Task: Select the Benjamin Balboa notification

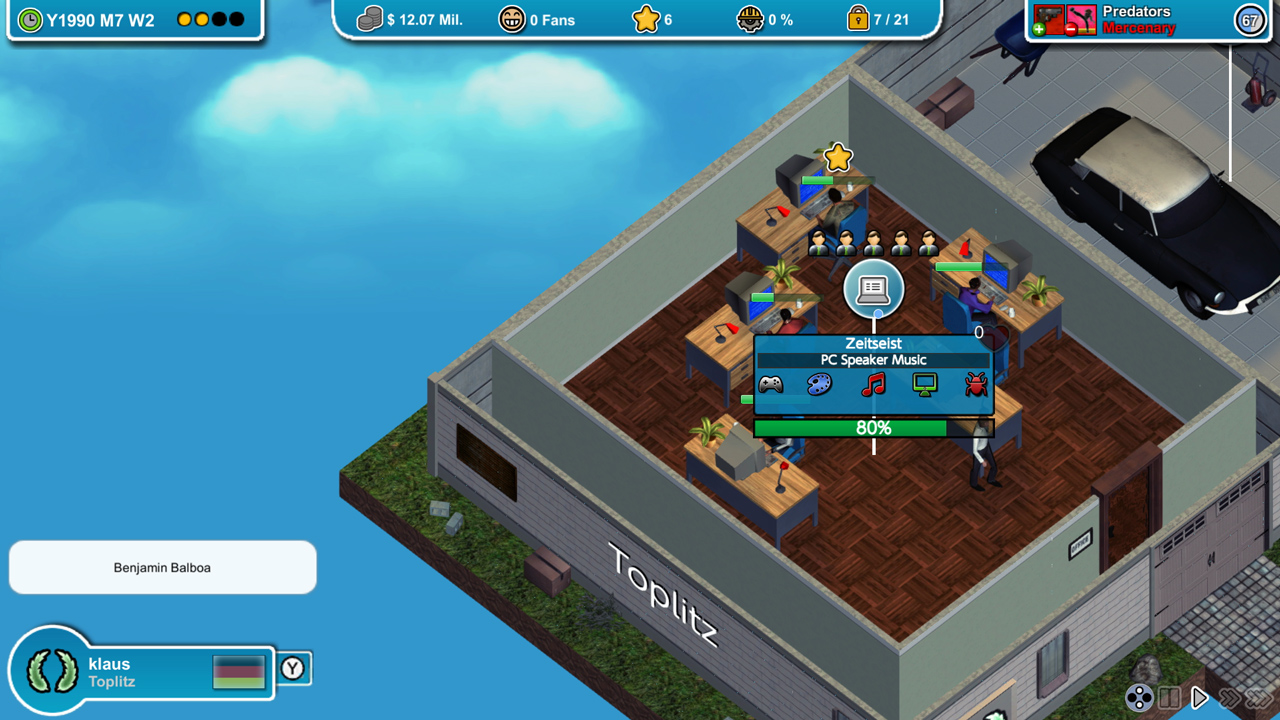Action: [x=162, y=567]
